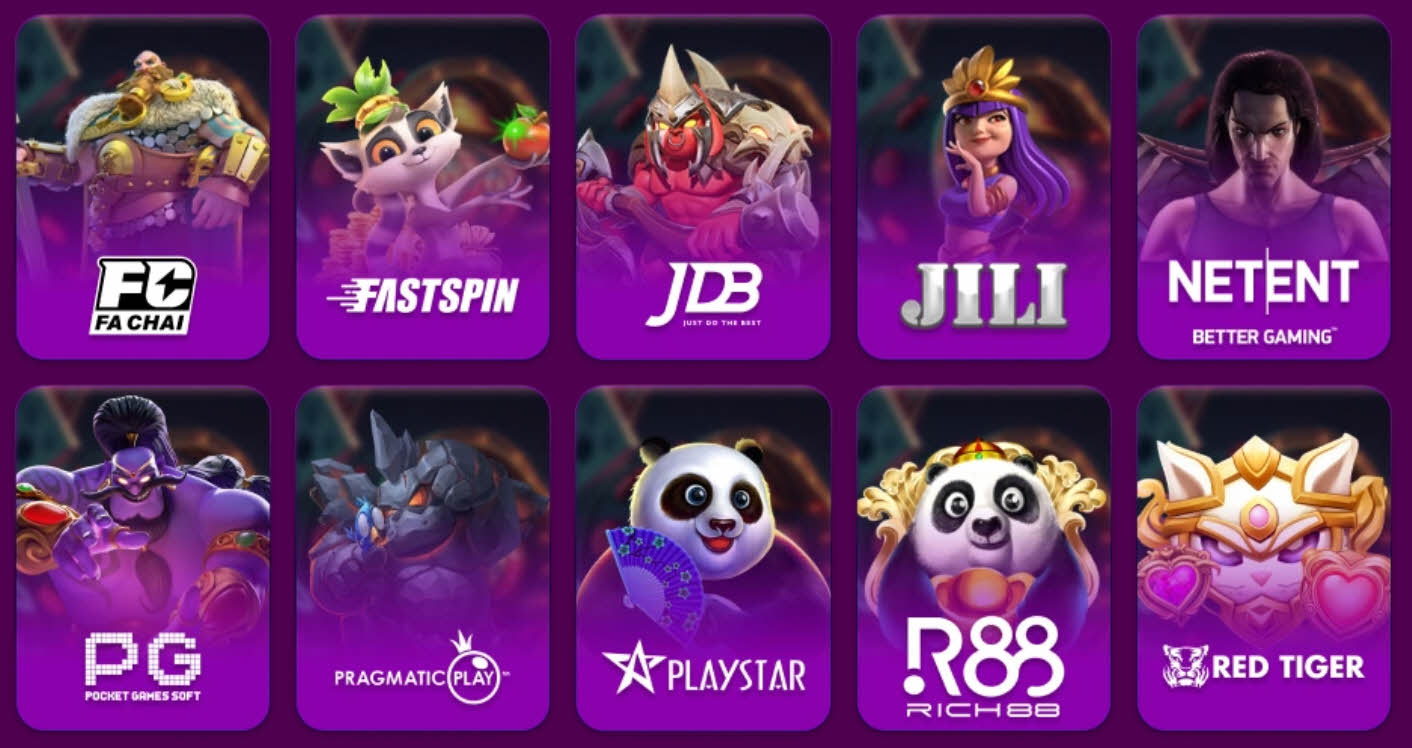Click the Red Tiger provider card

(1263, 558)
